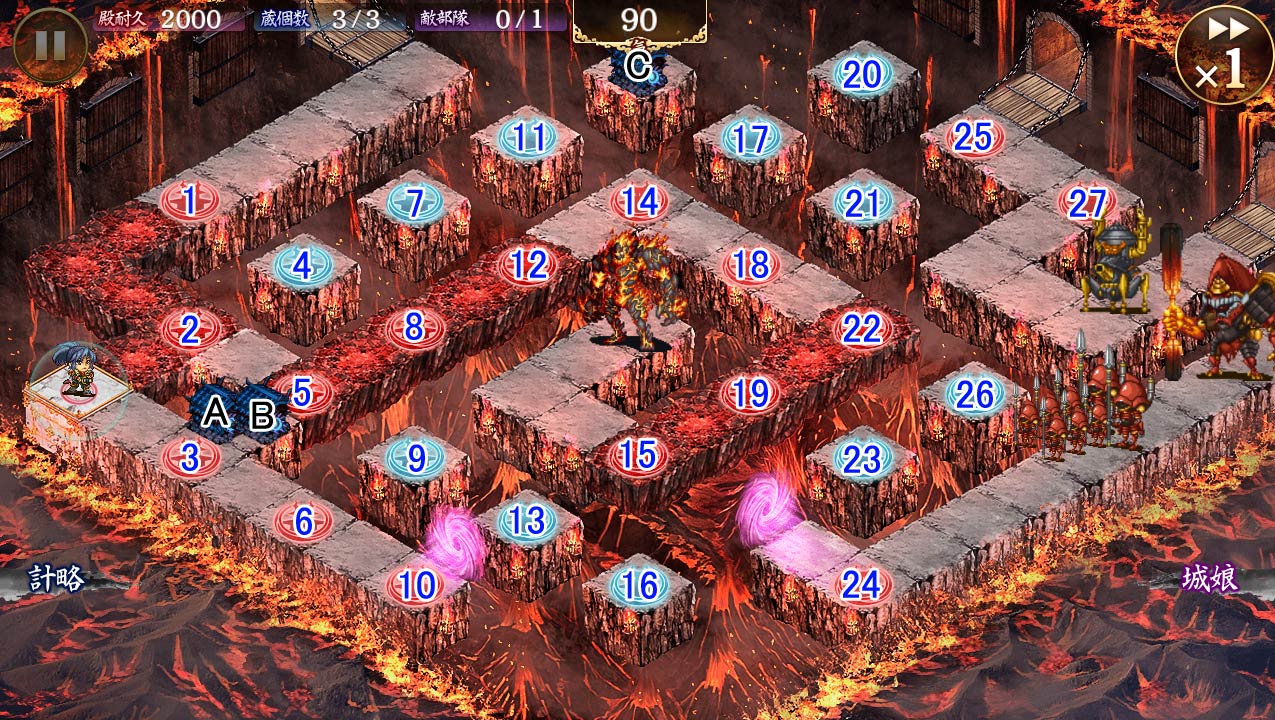
Task: Select red deployment tile 1
Action: point(189,201)
